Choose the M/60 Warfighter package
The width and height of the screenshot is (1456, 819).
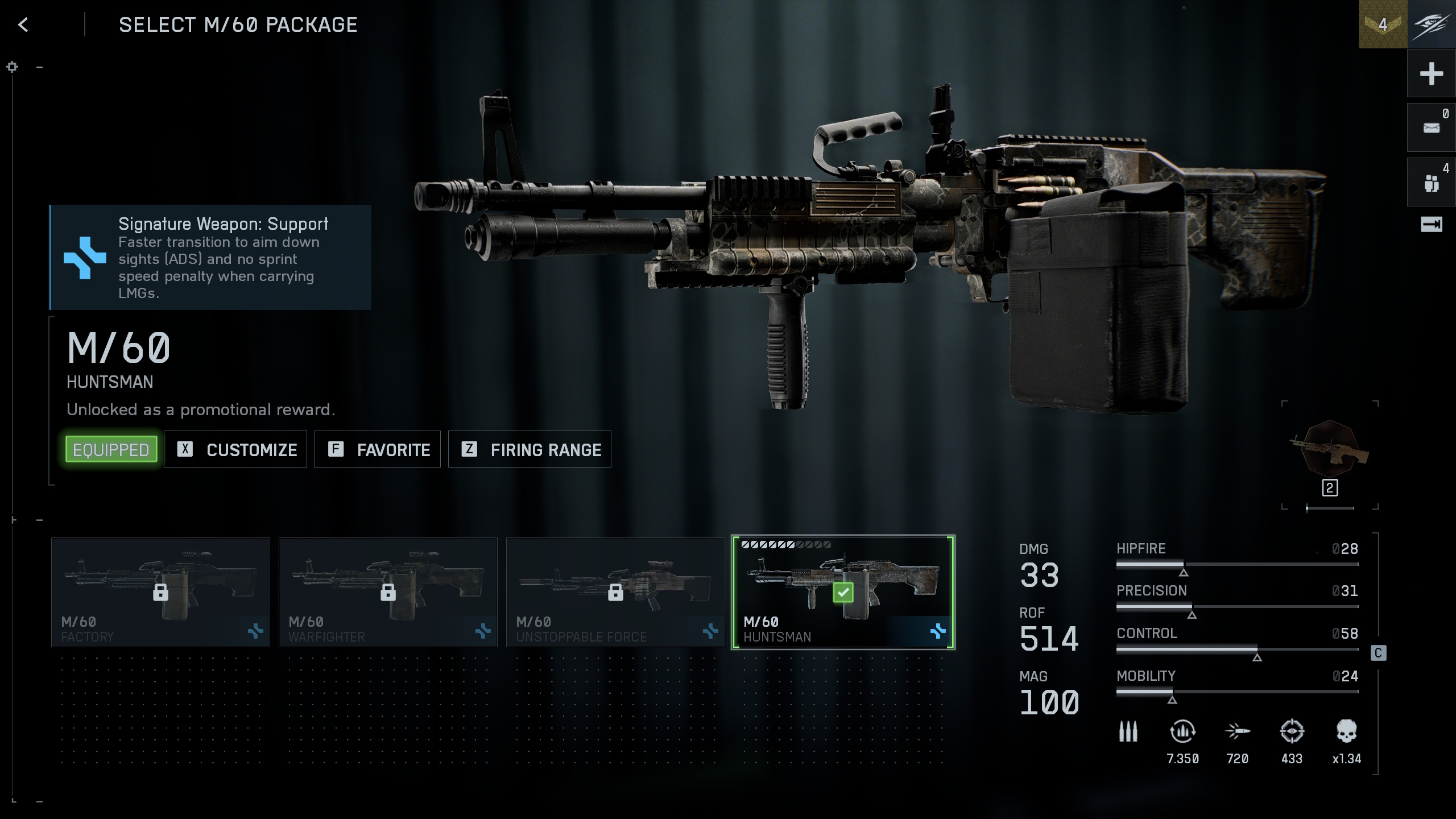(x=388, y=592)
